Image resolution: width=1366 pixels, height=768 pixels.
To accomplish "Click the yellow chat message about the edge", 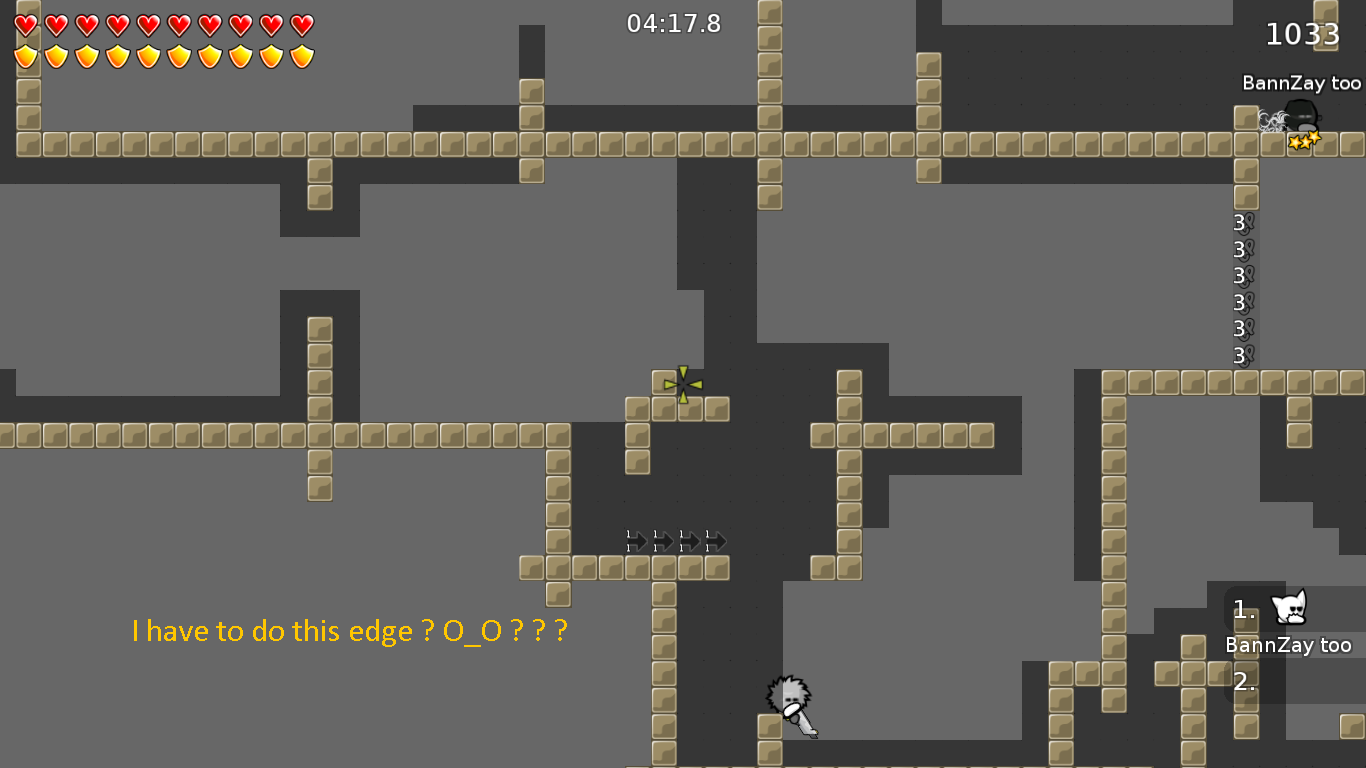I will pyautogui.click(x=348, y=631).
